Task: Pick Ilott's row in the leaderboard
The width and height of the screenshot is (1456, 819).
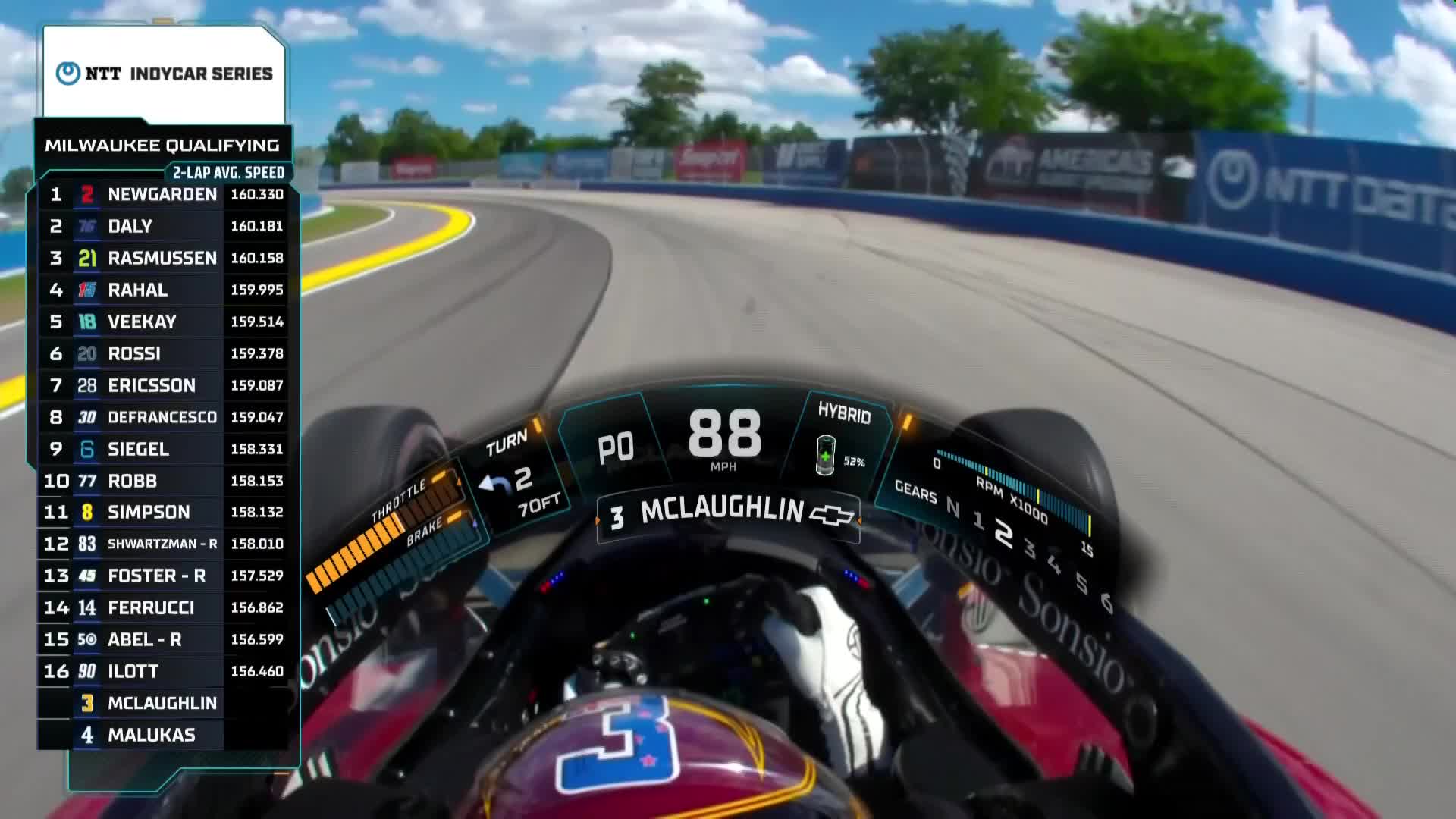Action: click(x=162, y=672)
